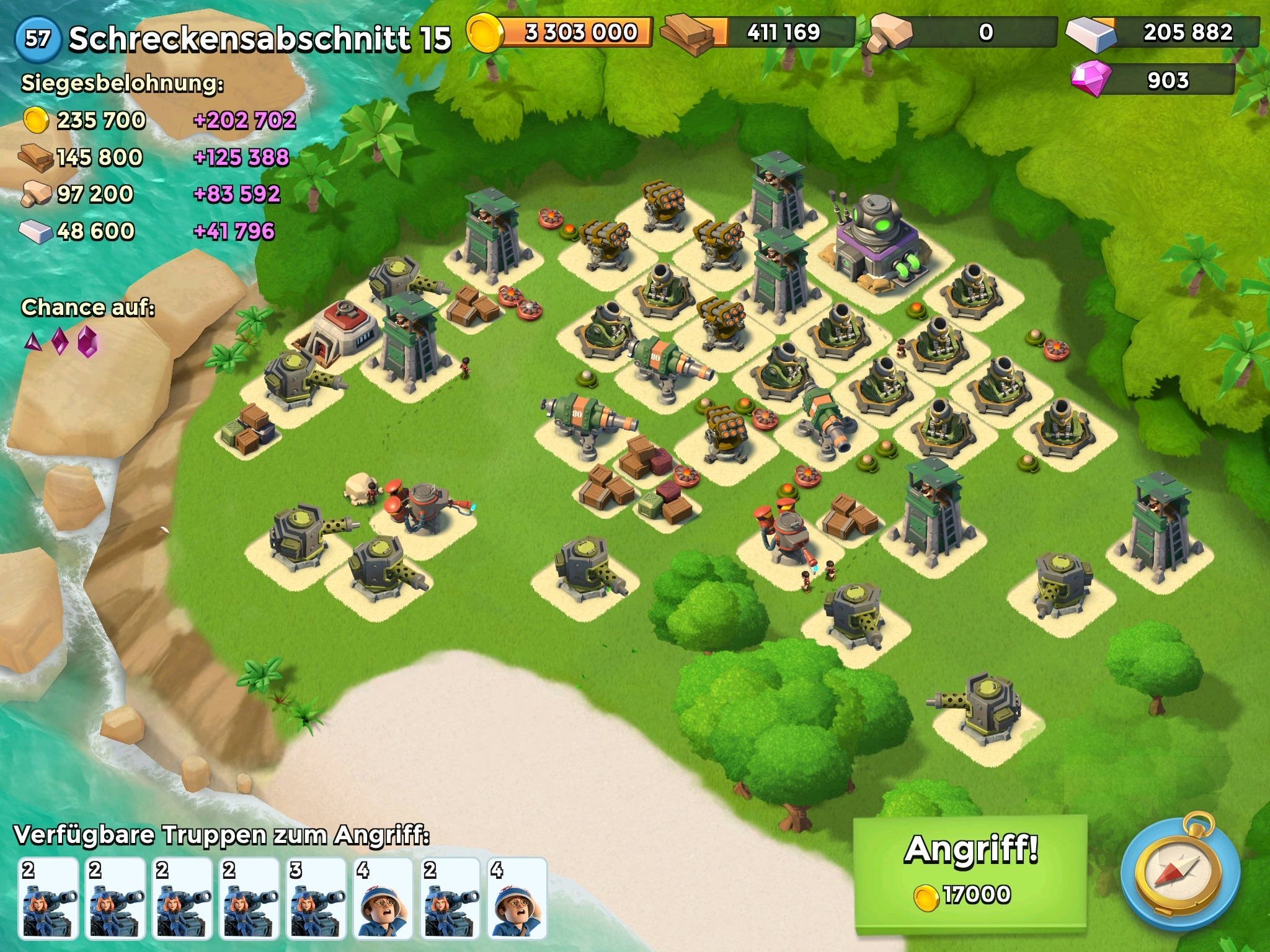Select the tank troop card showing 3

pos(316,898)
